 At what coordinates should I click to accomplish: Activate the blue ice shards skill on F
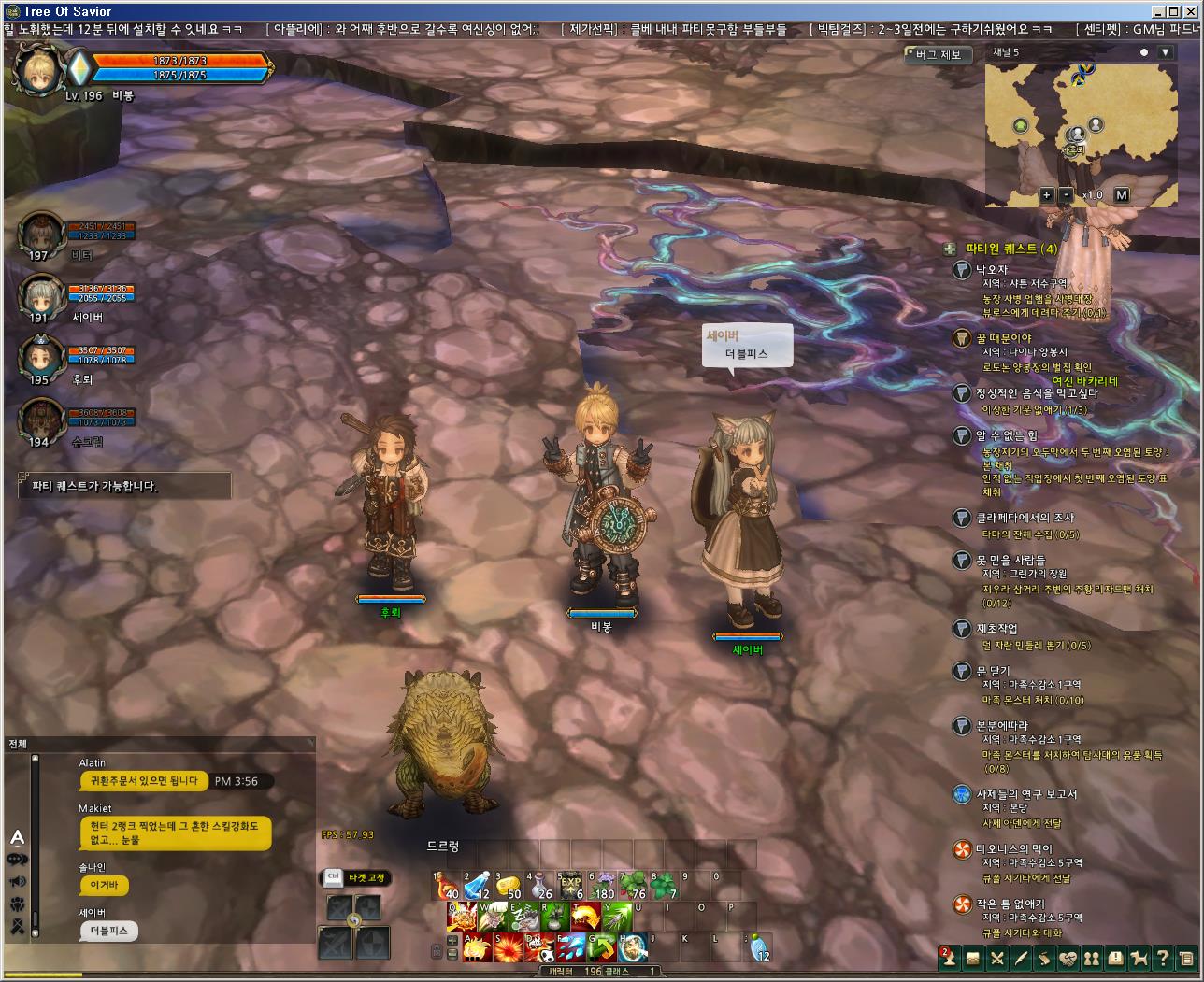coord(570,946)
